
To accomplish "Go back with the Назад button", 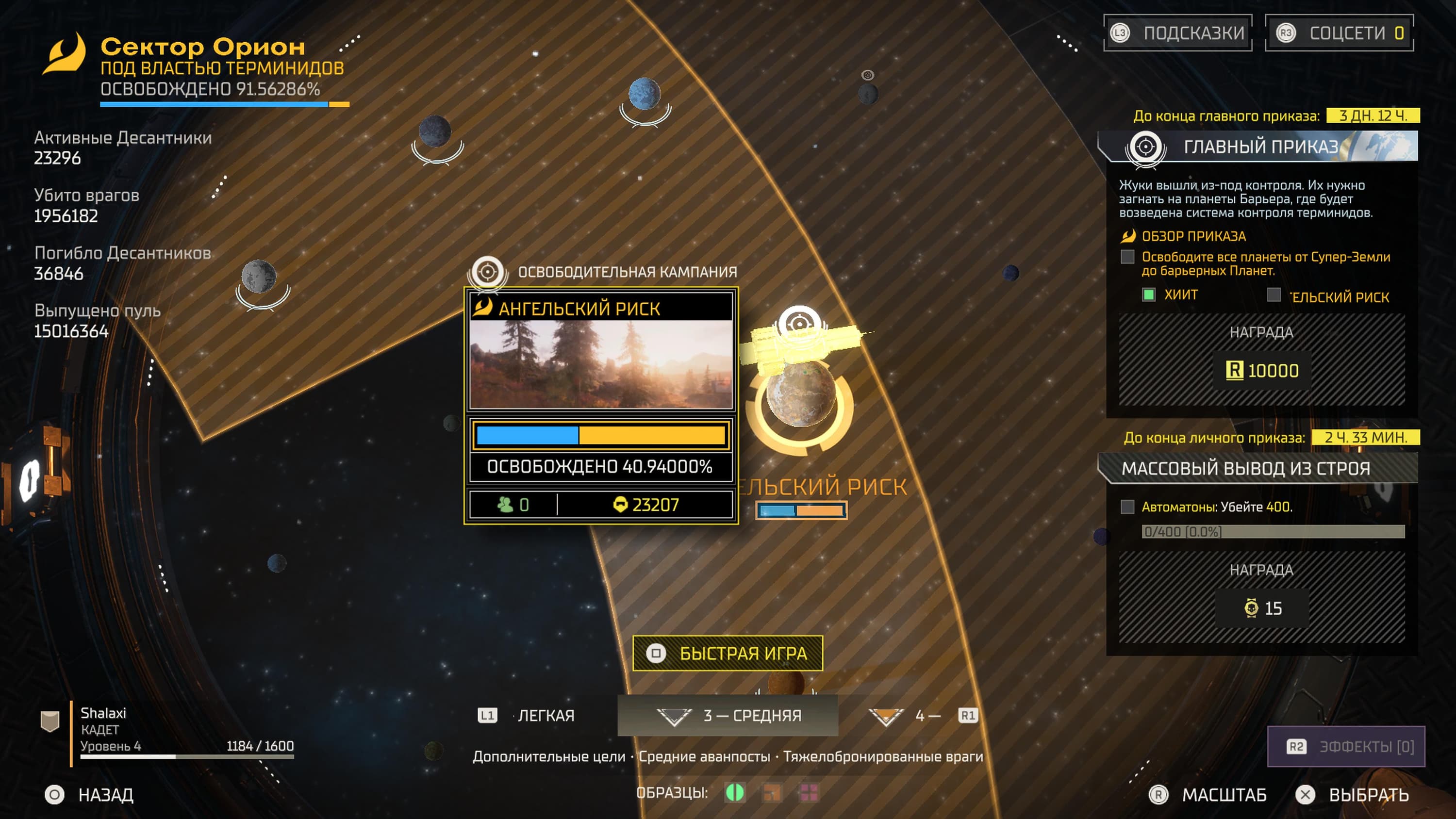I will coord(90,795).
